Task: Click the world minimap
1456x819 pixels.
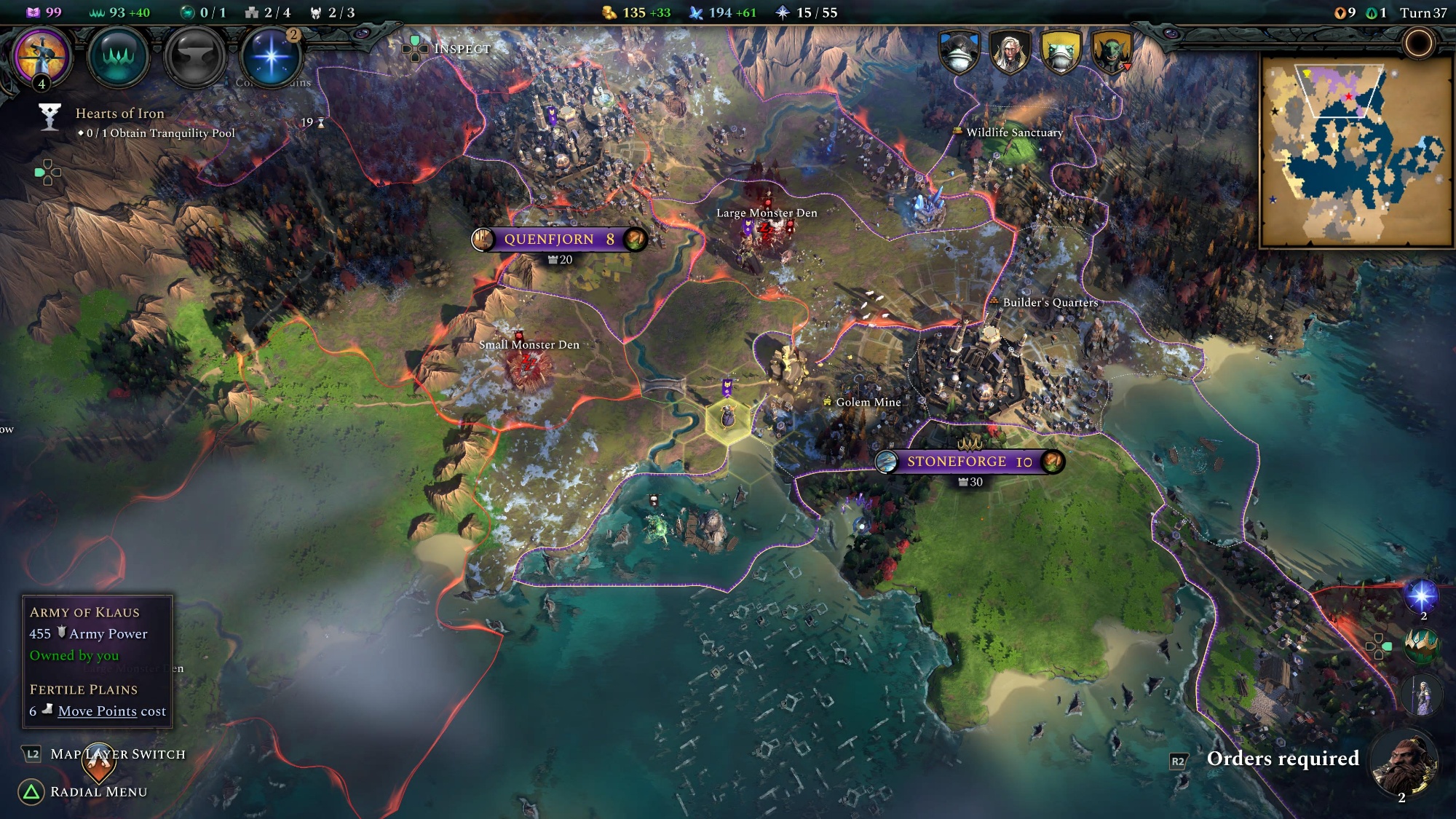Action: tap(1357, 151)
